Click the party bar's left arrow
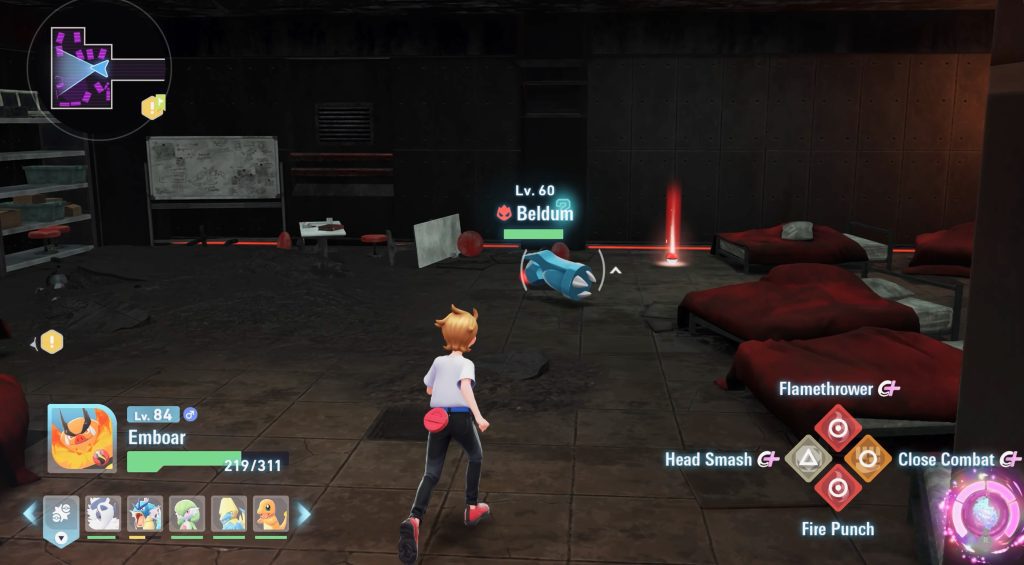The width and height of the screenshot is (1024, 565). pyautogui.click(x=30, y=514)
